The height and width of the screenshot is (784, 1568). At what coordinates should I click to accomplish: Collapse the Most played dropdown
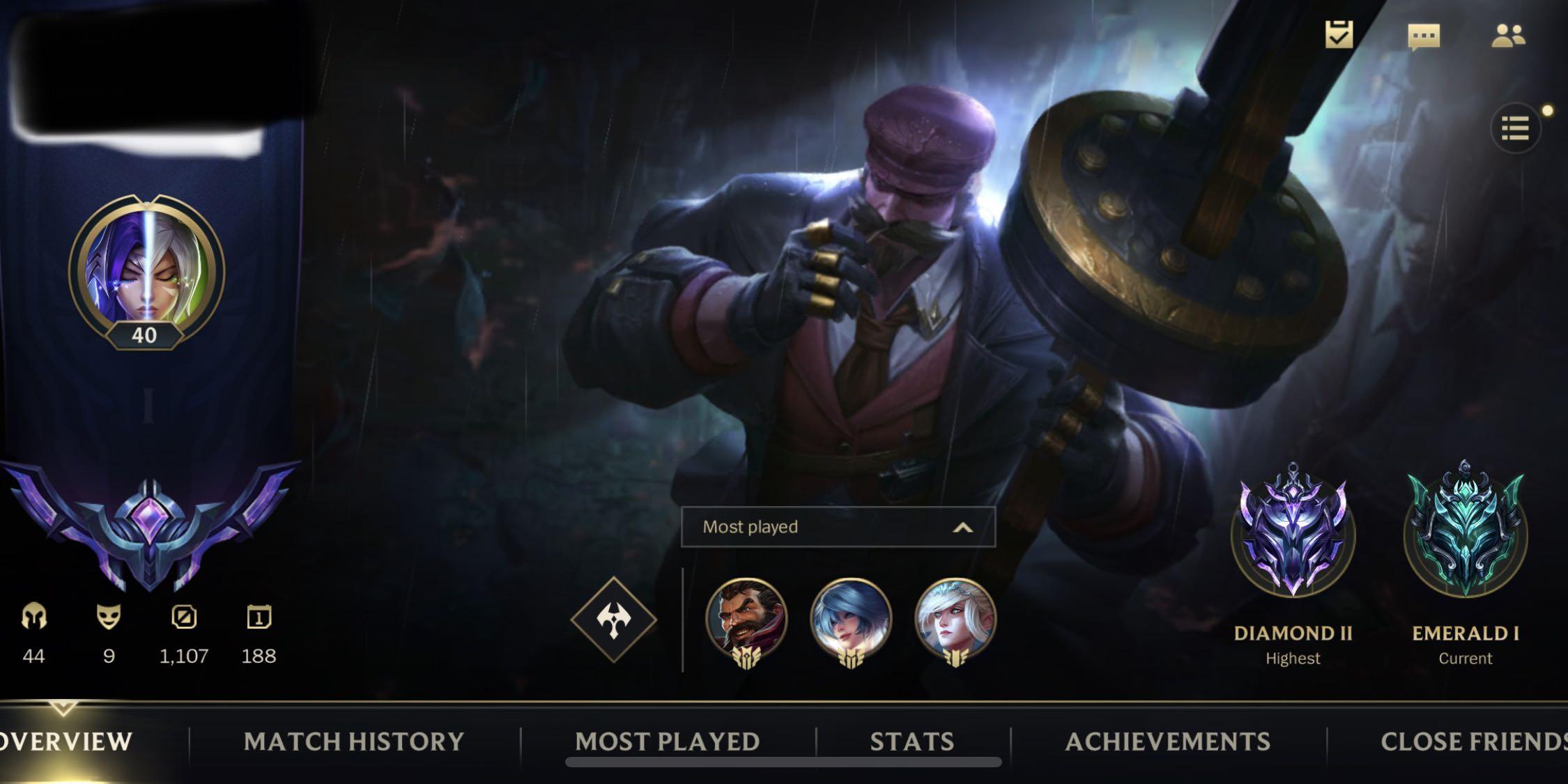click(964, 528)
